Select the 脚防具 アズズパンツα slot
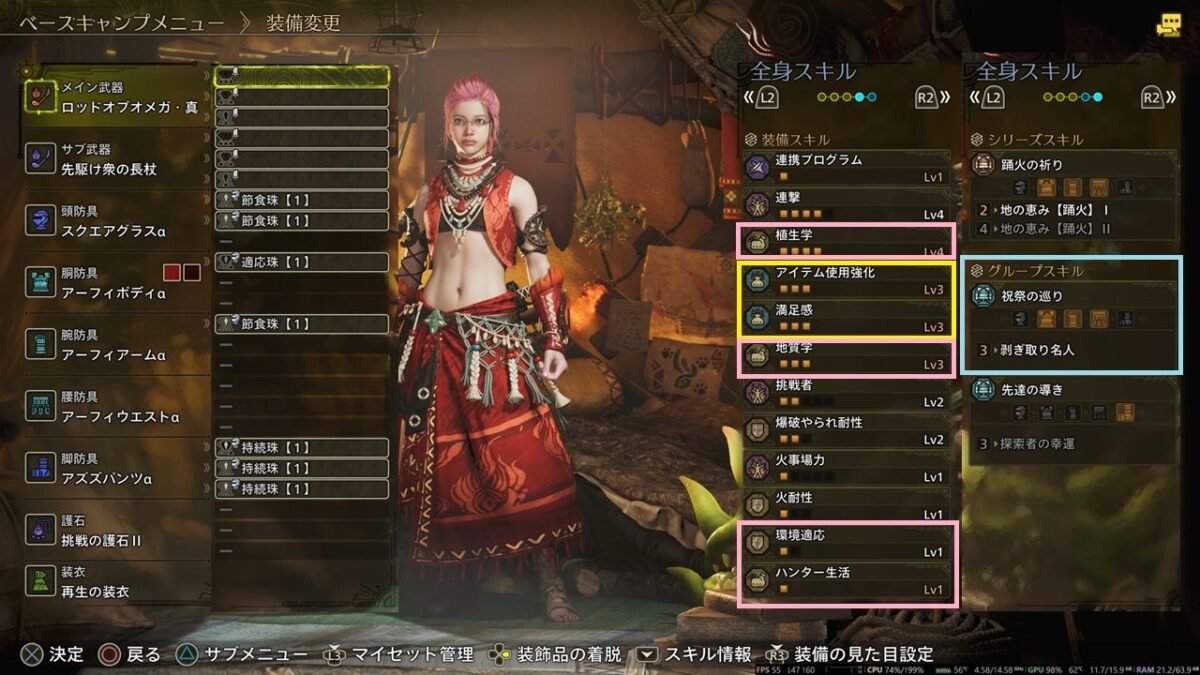Screen dimensions: 1200x675 115,470
